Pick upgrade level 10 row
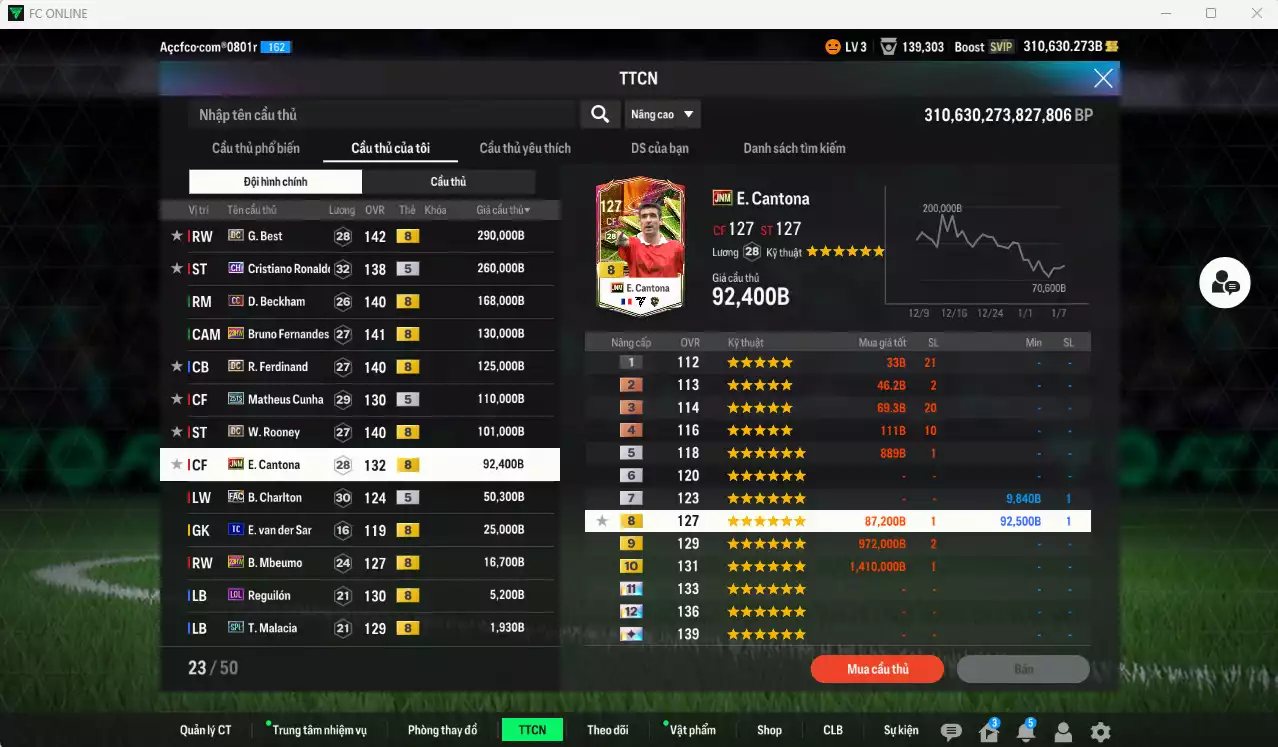Image resolution: width=1278 pixels, height=747 pixels. [x=837, y=566]
